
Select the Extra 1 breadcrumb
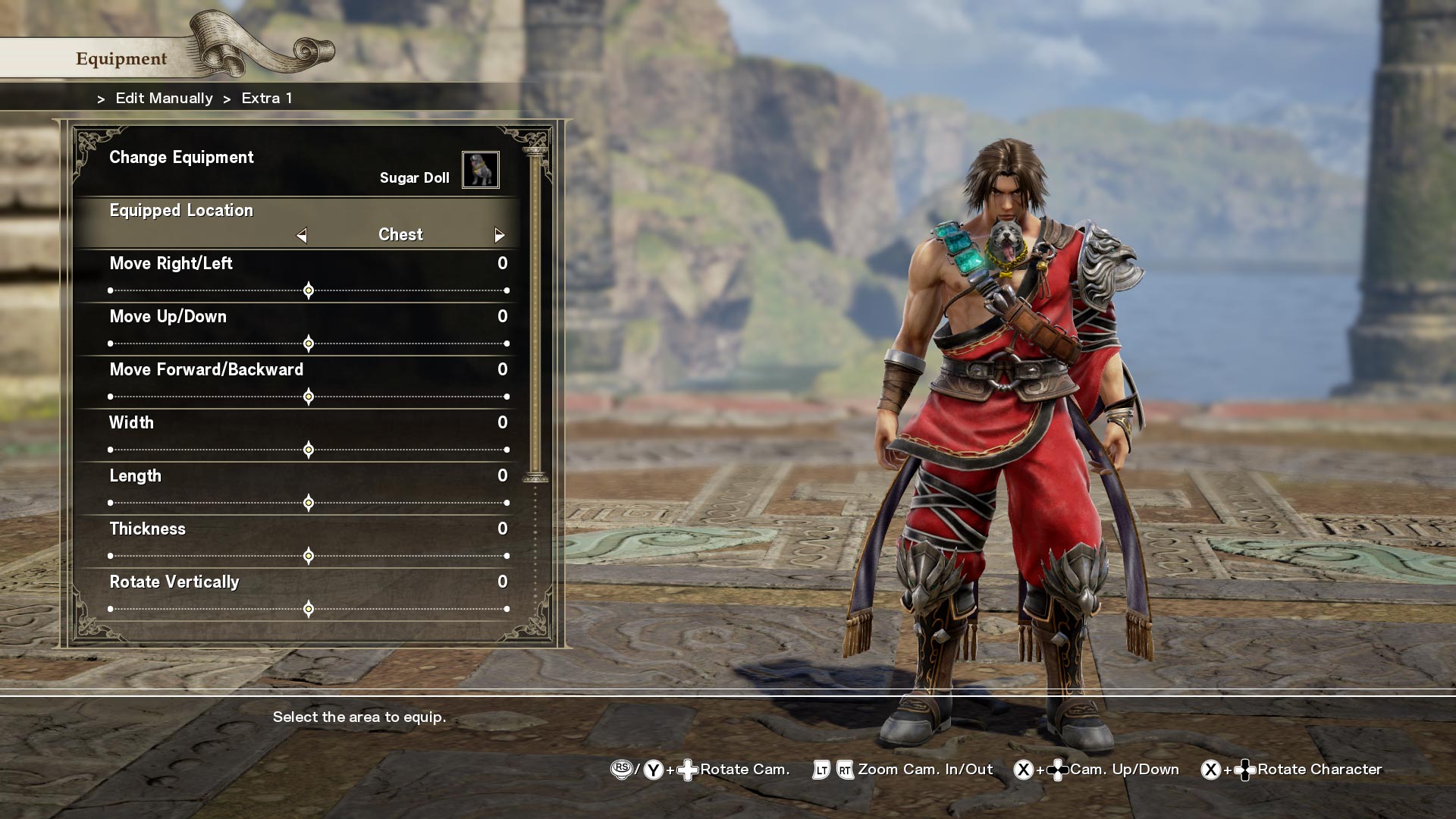click(x=266, y=98)
